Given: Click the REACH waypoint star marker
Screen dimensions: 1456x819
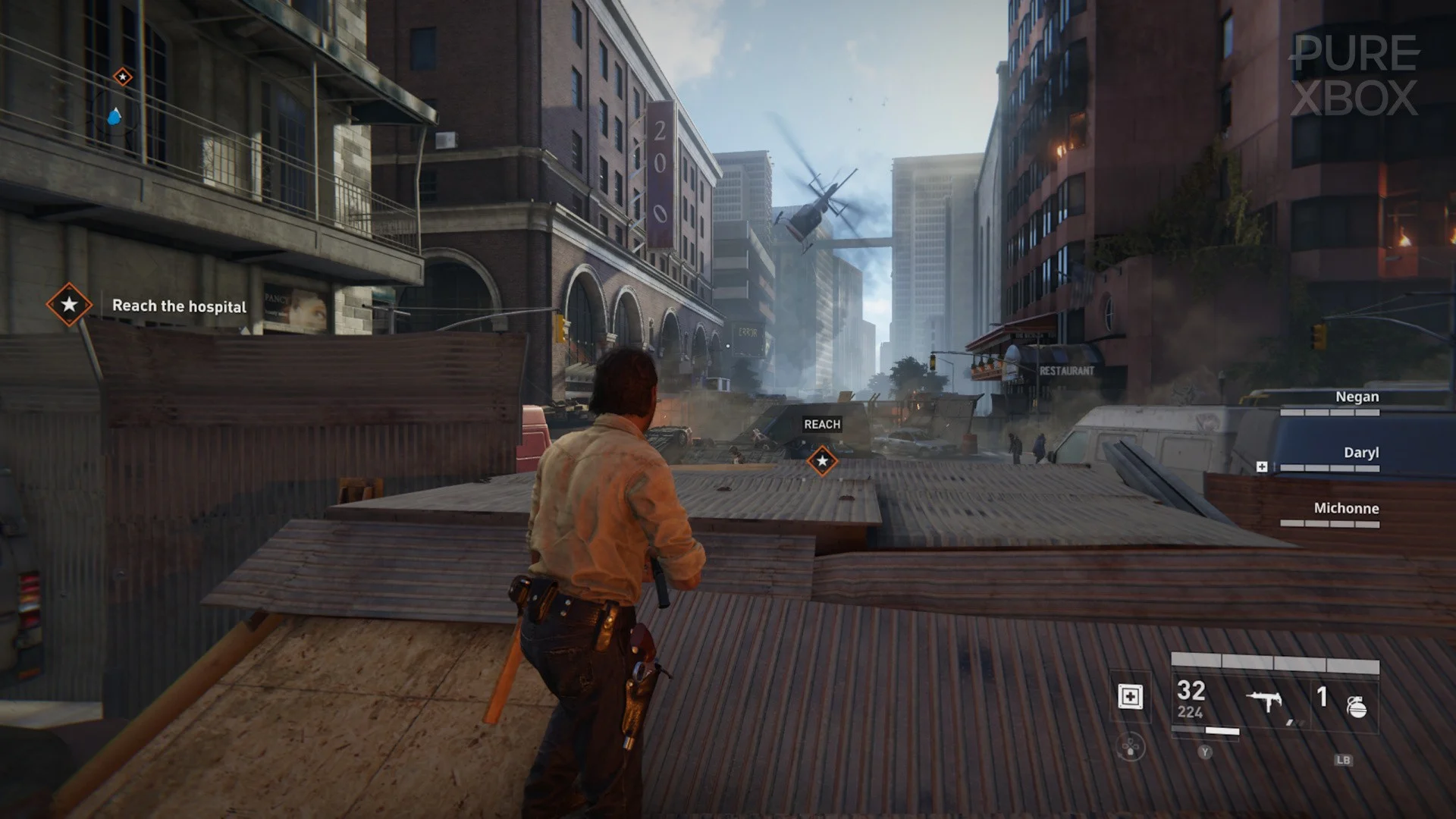Looking at the screenshot, I should tap(822, 460).
